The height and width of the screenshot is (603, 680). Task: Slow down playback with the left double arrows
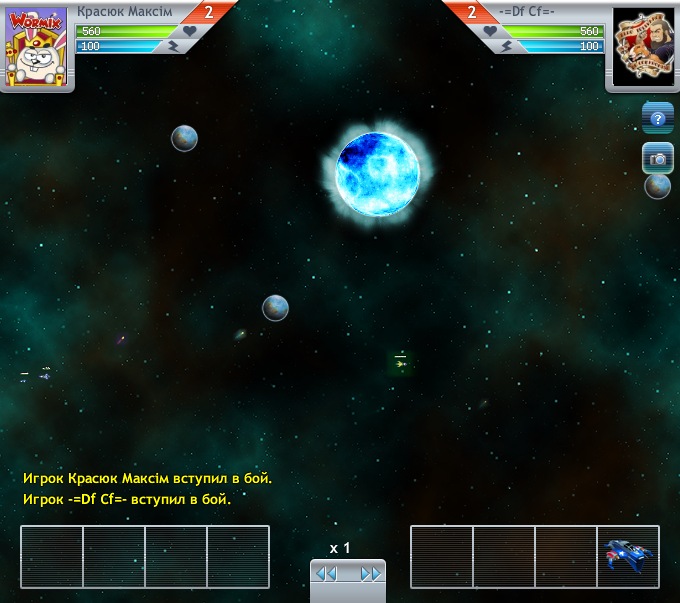pos(325,574)
